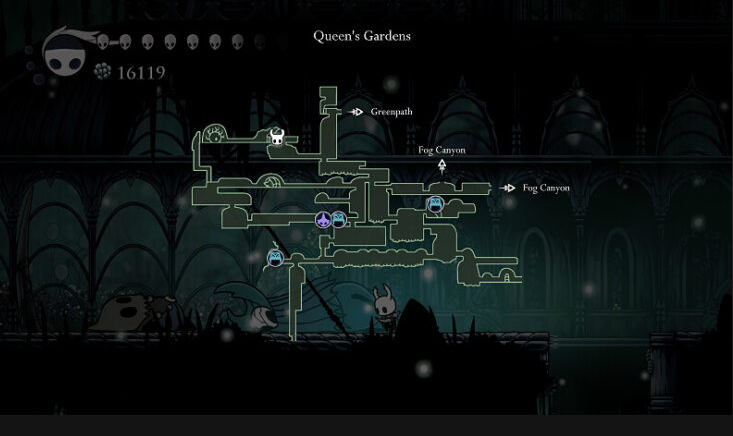Follow the Greenpath exit arrow label

381,112
